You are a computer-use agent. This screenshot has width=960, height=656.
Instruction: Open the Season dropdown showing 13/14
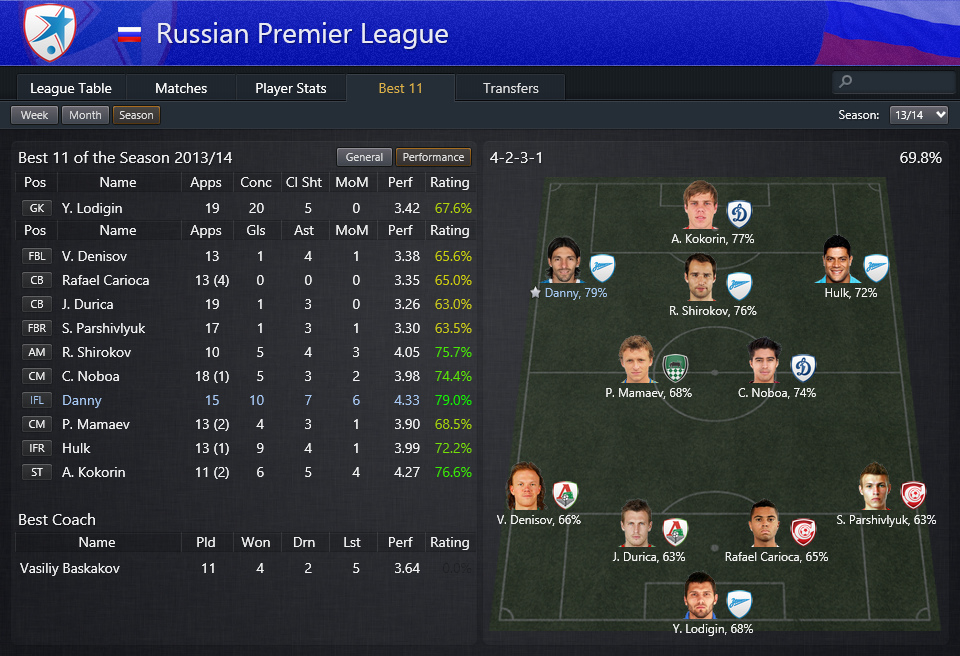(x=918, y=115)
